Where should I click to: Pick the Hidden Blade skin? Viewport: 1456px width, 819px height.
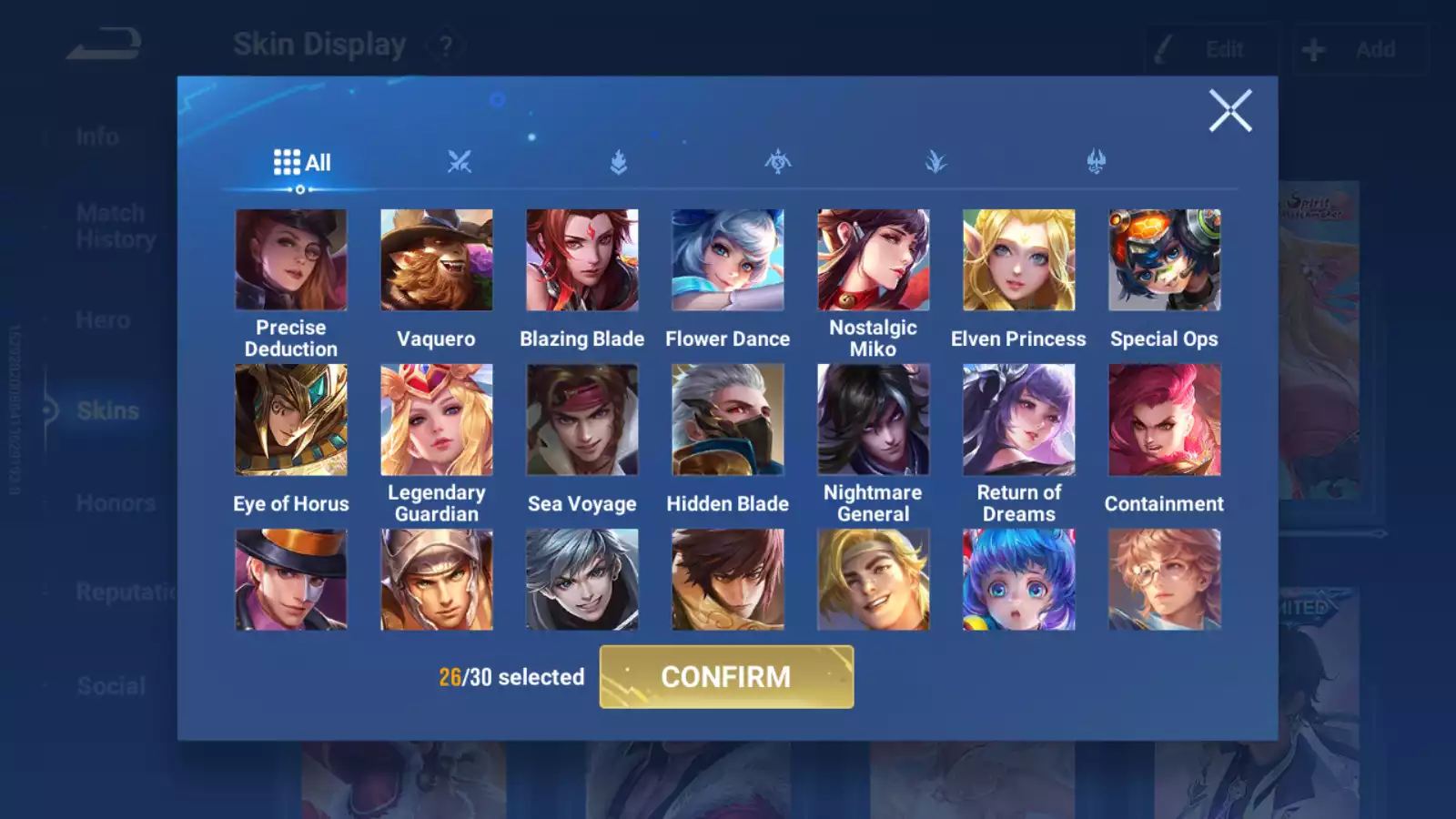point(728,420)
